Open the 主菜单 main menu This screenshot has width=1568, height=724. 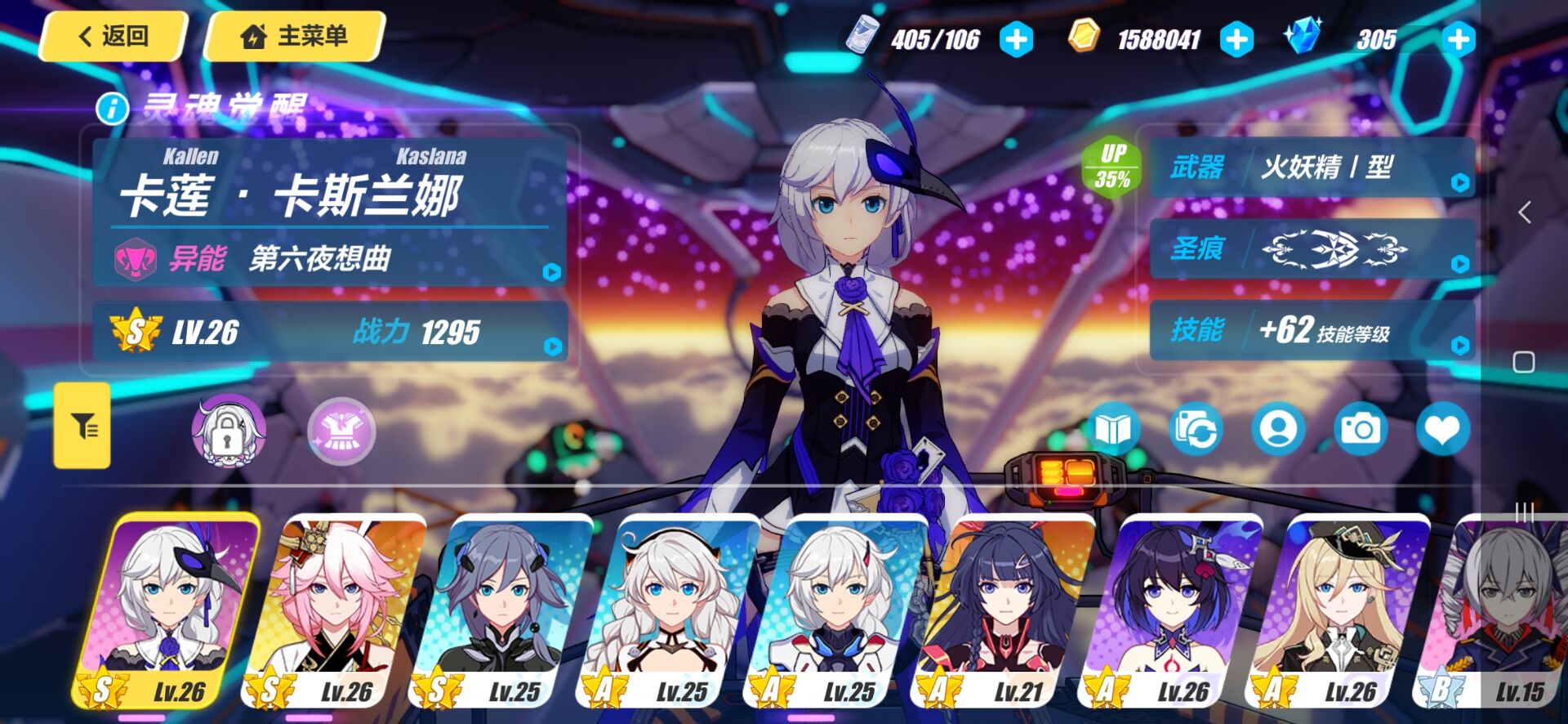294,37
